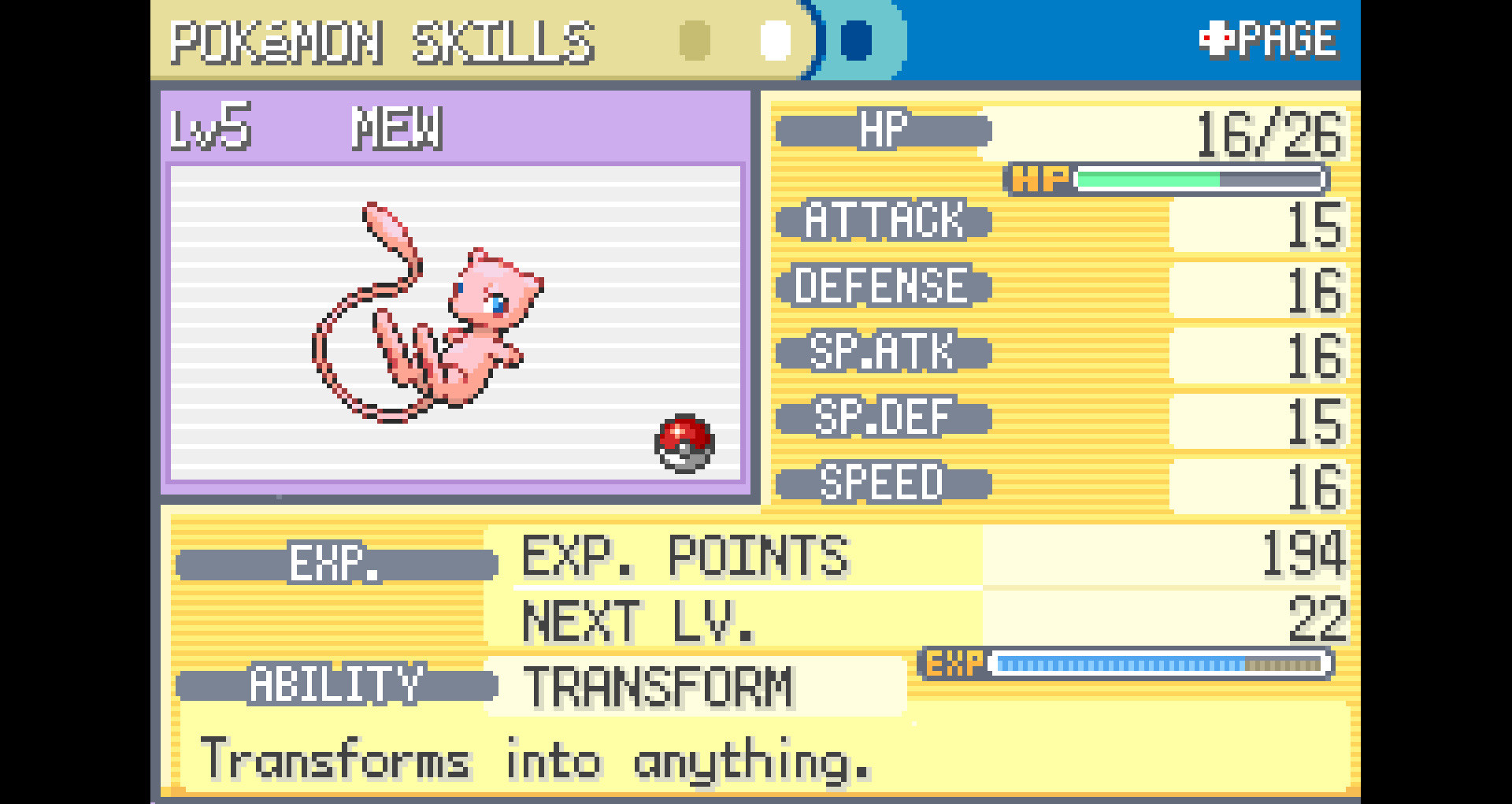Click the HP stat label icon
Image resolution: width=1512 pixels, height=804 pixels.
[882, 130]
